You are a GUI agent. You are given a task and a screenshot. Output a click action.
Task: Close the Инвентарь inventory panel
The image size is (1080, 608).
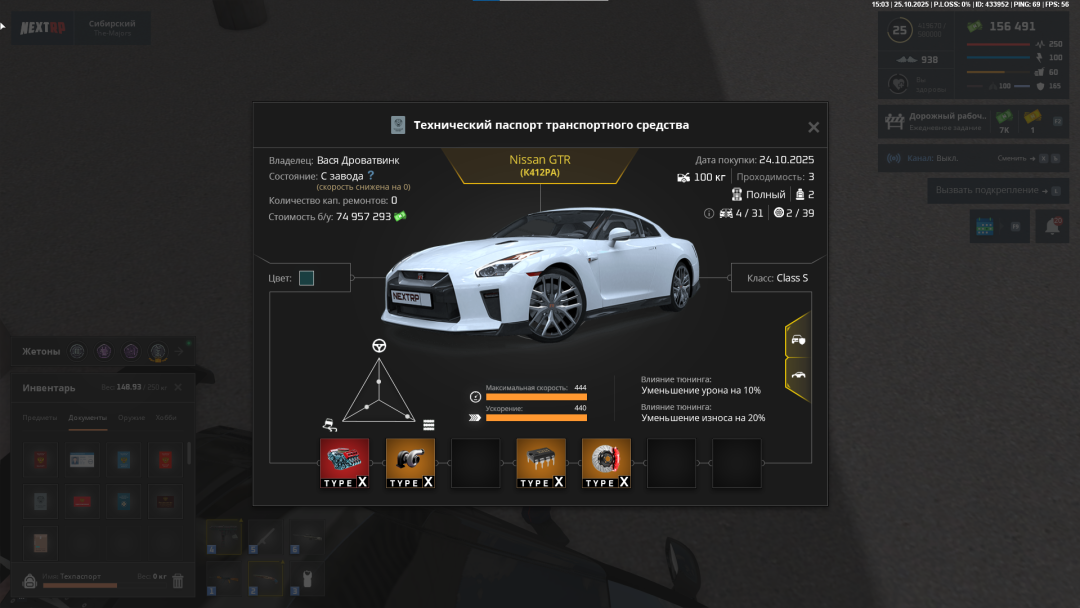pyautogui.click(x=178, y=387)
